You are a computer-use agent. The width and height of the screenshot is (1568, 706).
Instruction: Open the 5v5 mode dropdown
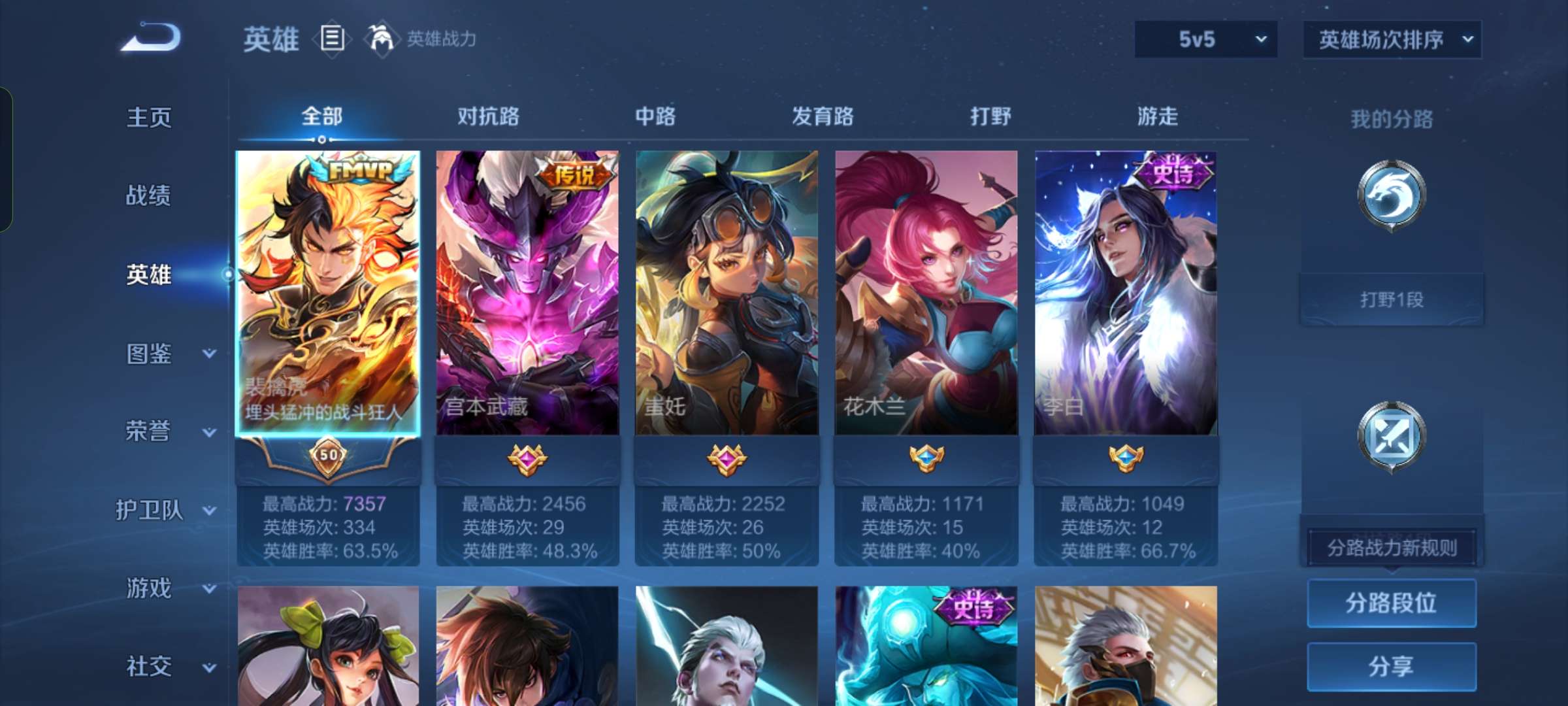(1205, 39)
